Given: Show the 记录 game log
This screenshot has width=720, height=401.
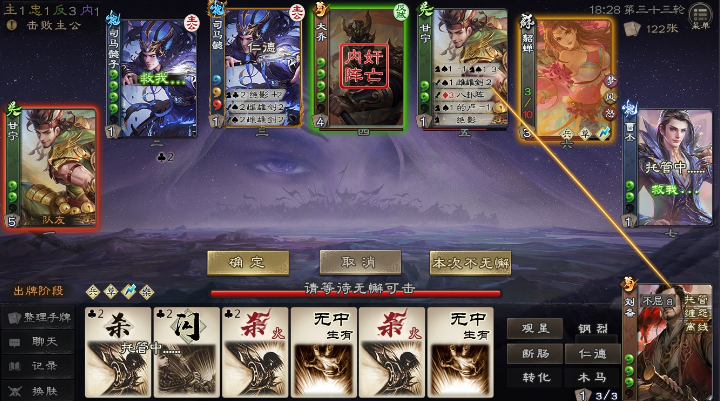Looking at the screenshot, I should 40,365.
